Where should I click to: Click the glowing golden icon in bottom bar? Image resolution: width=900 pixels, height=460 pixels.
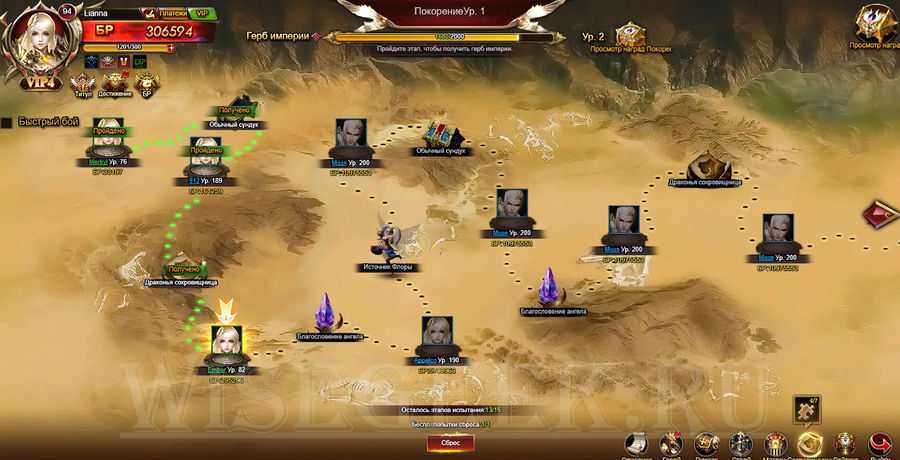pyautogui.click(x=810, y=443)
